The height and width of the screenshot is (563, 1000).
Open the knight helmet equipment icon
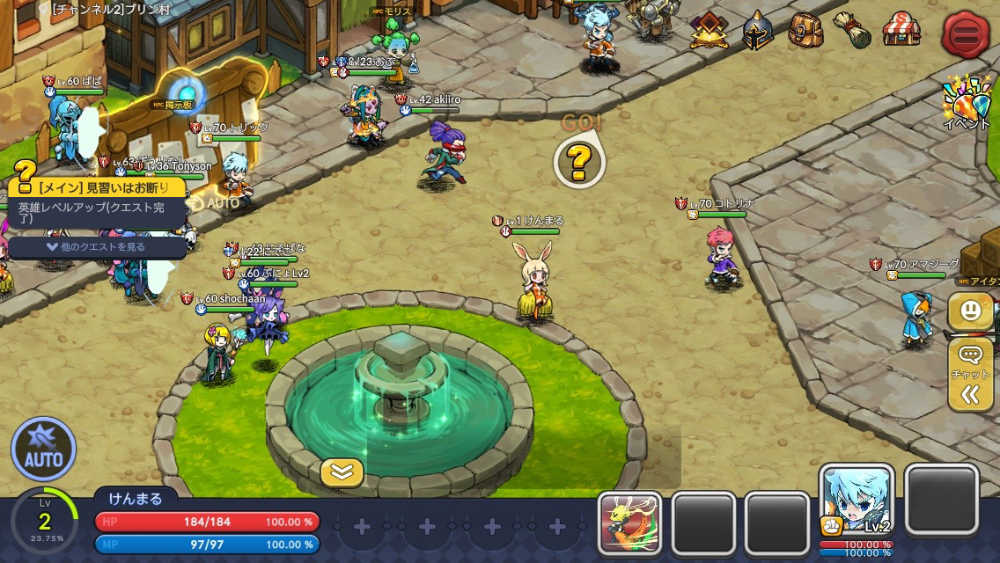click(x=758, y=31)
